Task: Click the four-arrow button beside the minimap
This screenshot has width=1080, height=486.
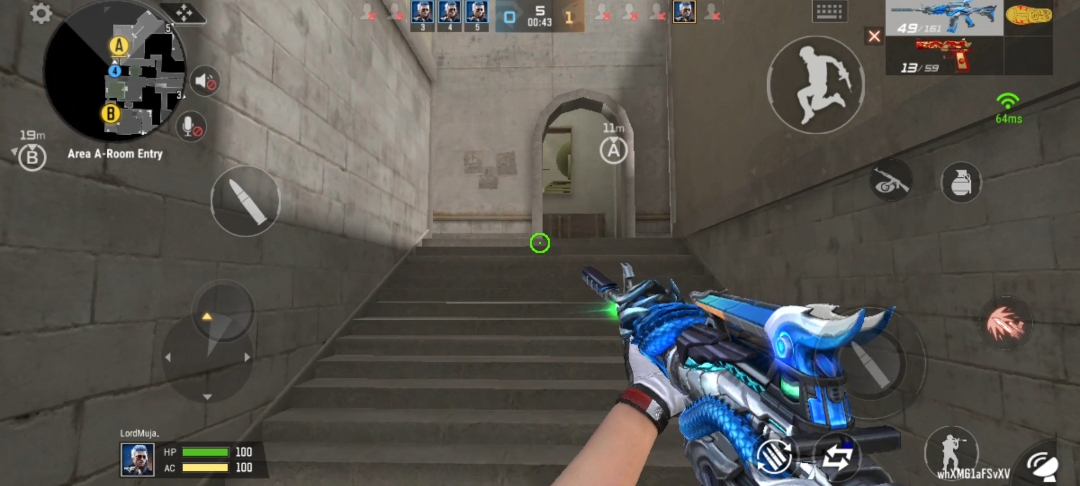Action: pyautogui.click(x=183, y=13)
